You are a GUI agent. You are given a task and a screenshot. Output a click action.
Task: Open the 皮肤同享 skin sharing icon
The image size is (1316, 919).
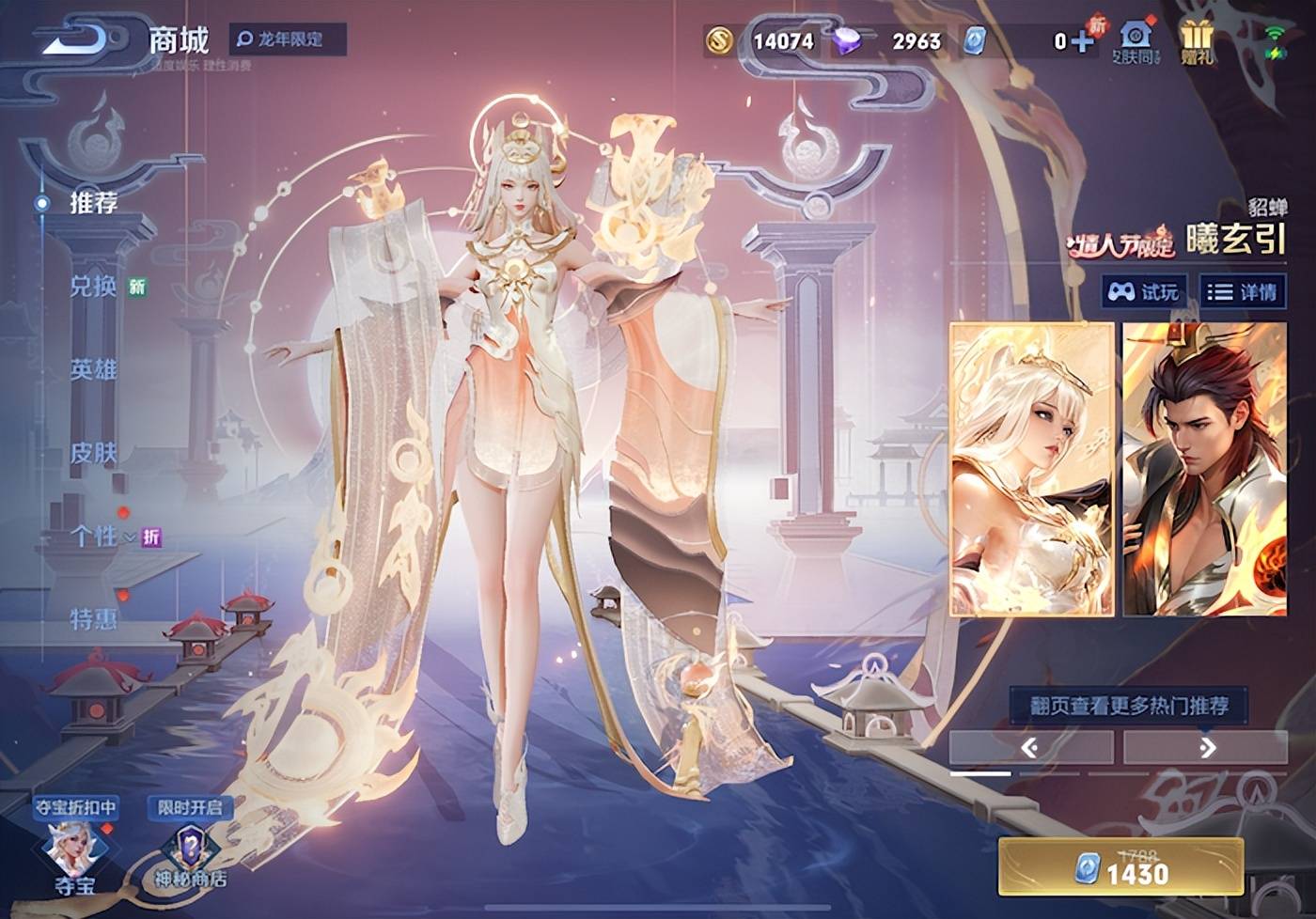1136,42
